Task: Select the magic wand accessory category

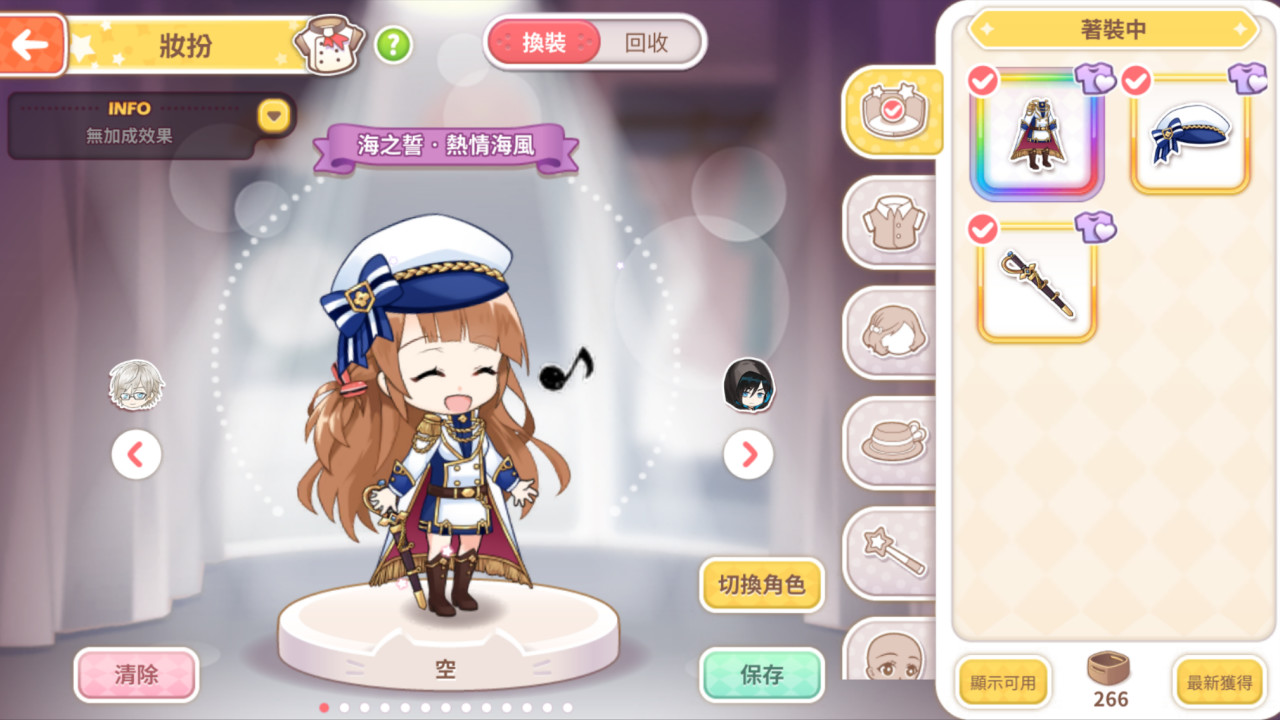Action: tap(891, 553)
